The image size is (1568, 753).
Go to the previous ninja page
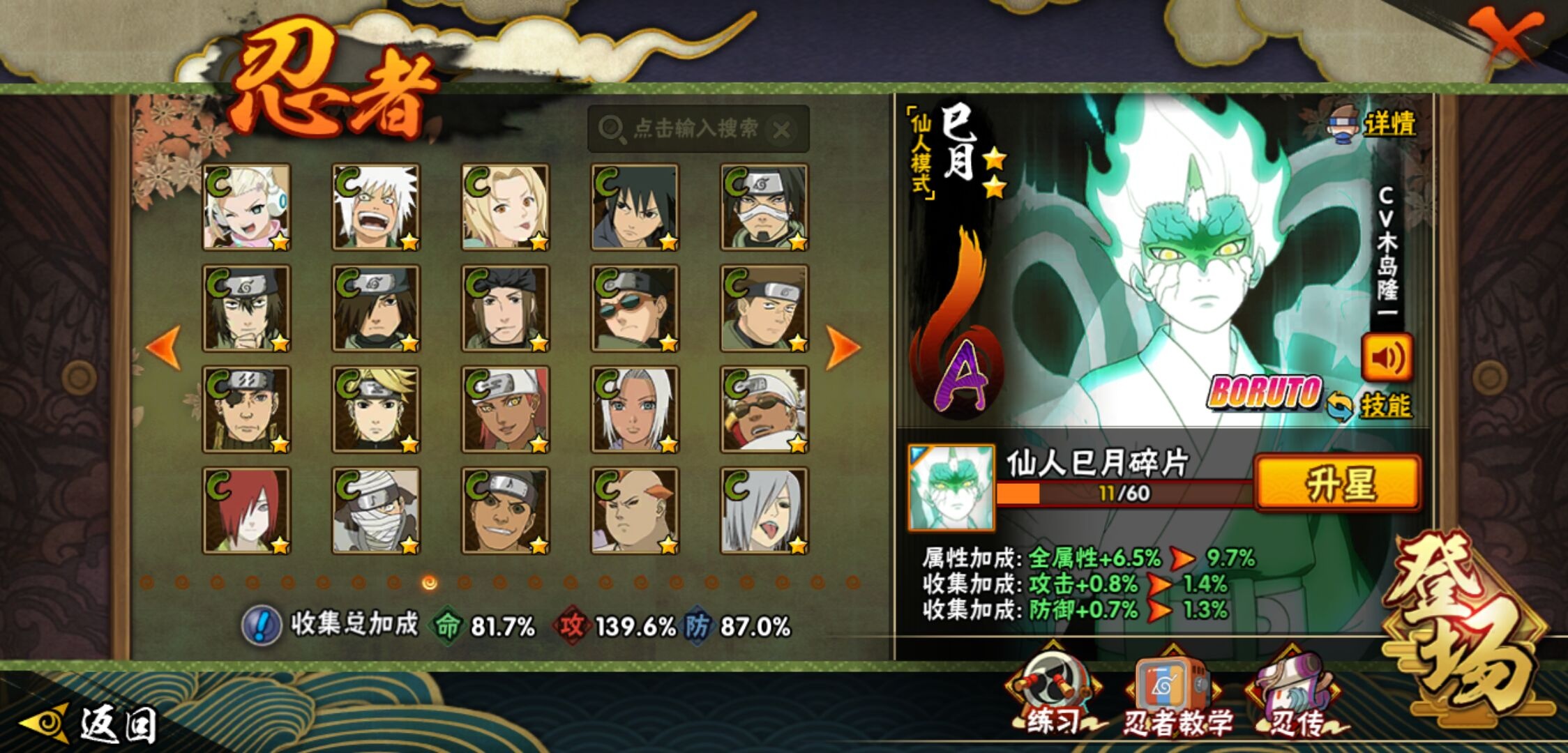(x=165, y=347)
